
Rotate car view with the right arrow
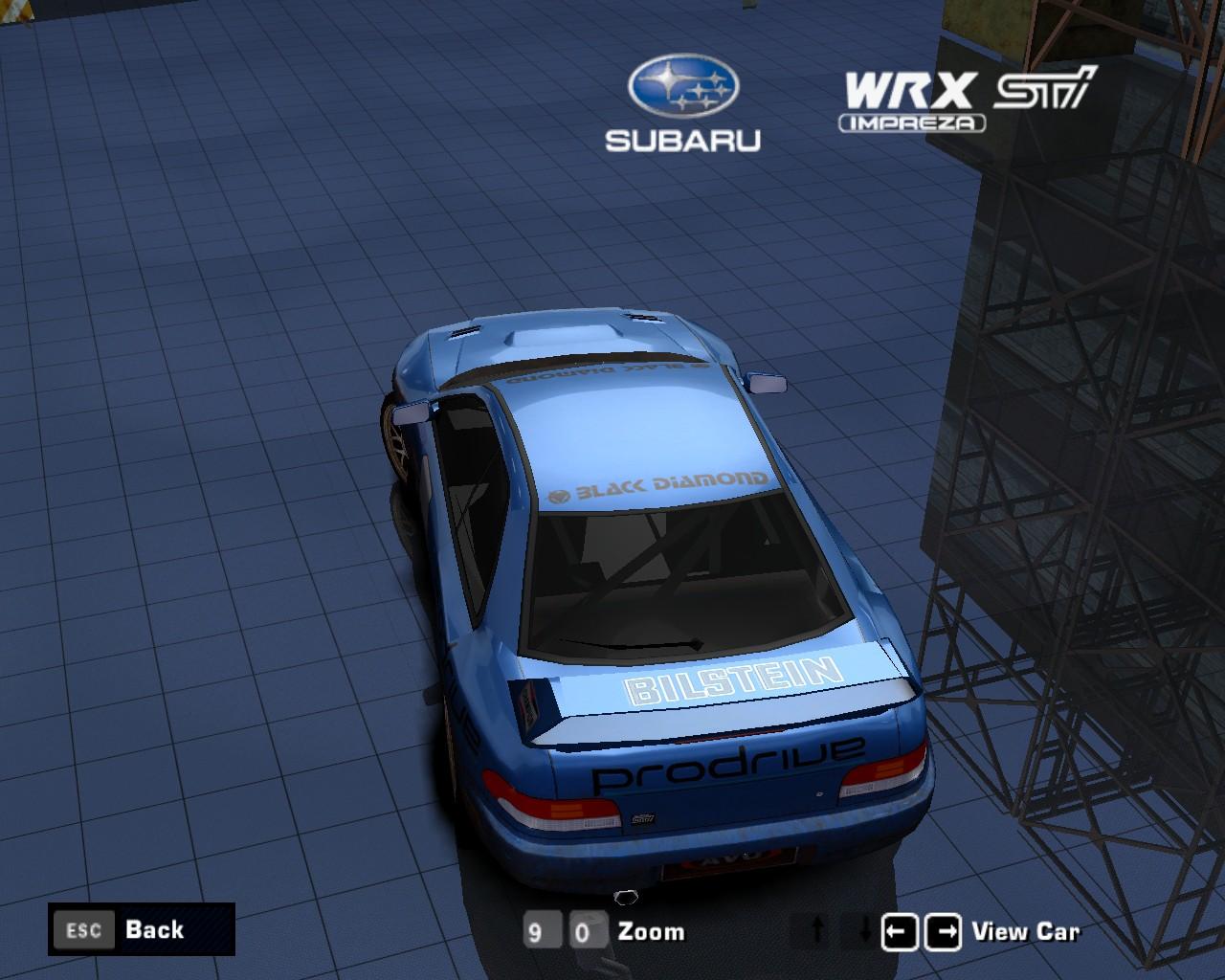coord(944,931)
